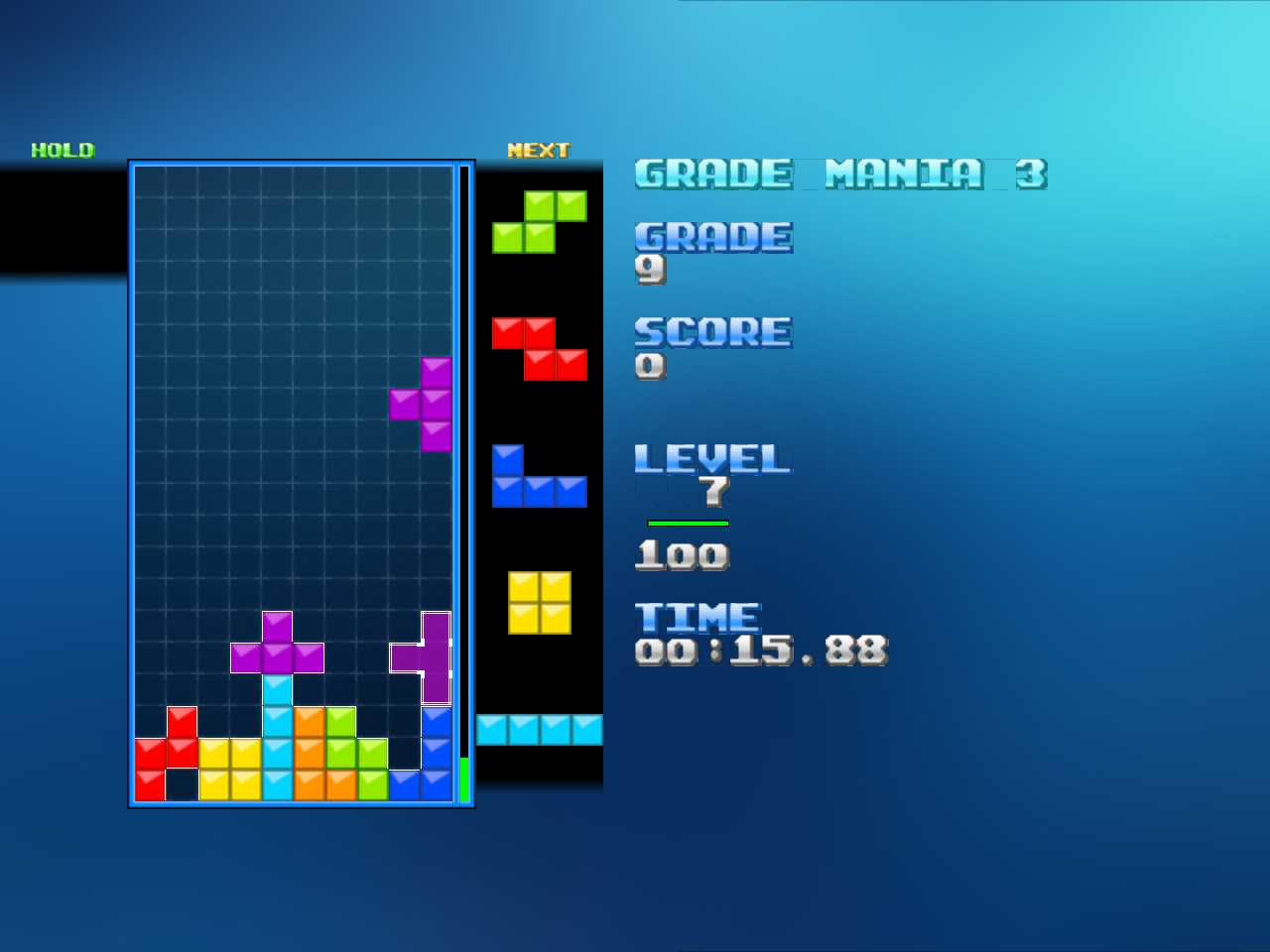The width and height of the screenshot is (1270, 952).
Task: Expand the NEXT piece queue
Action: point(537,150)
